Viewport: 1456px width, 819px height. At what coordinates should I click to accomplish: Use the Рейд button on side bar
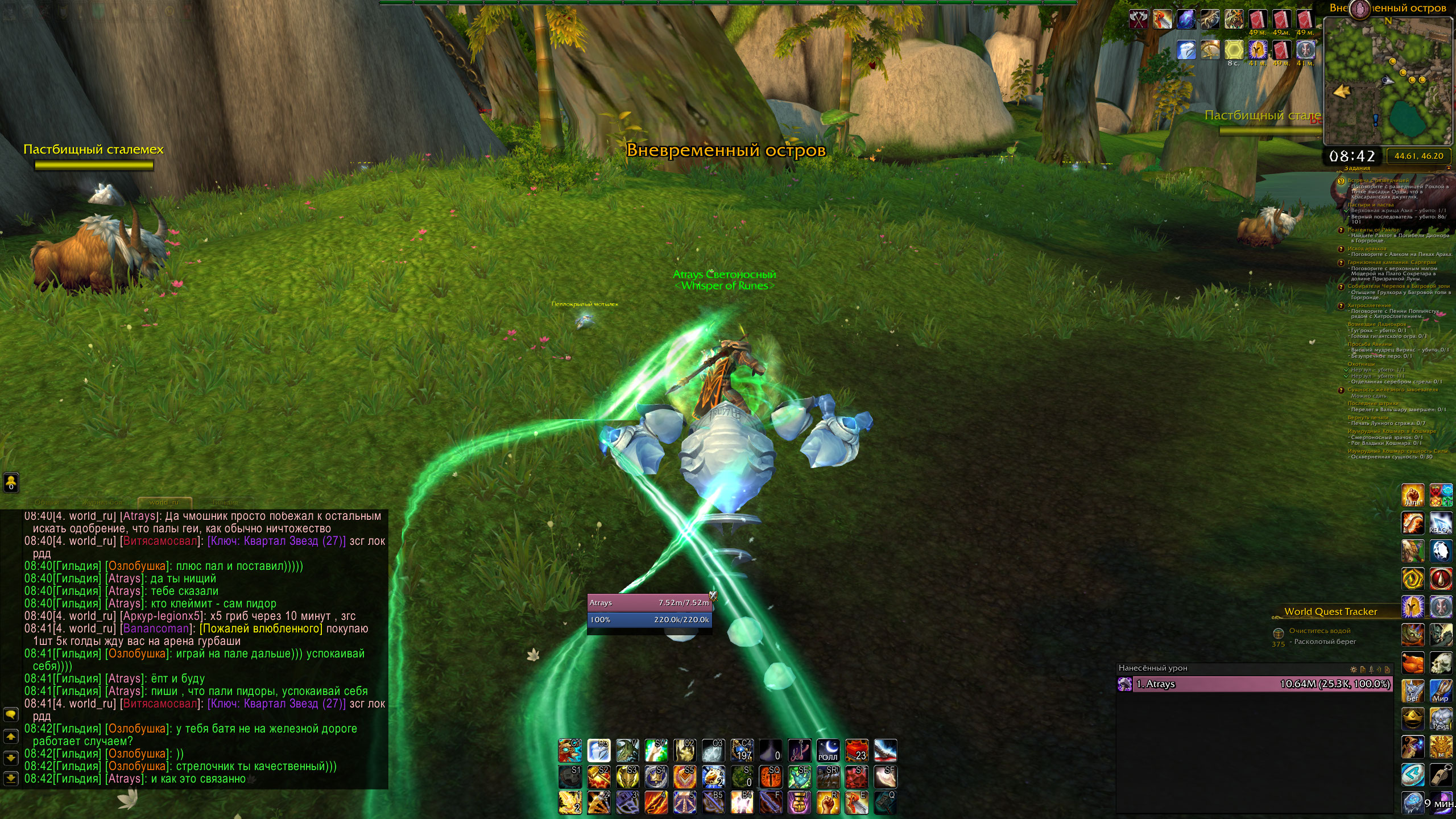pos(1441,718)
